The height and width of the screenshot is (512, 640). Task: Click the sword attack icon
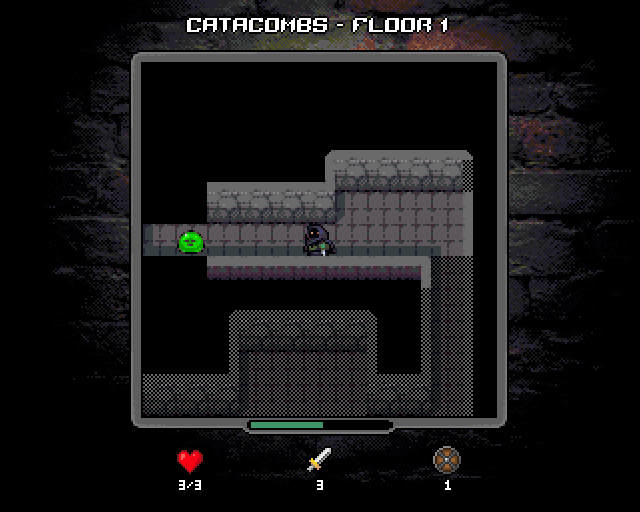319,460
